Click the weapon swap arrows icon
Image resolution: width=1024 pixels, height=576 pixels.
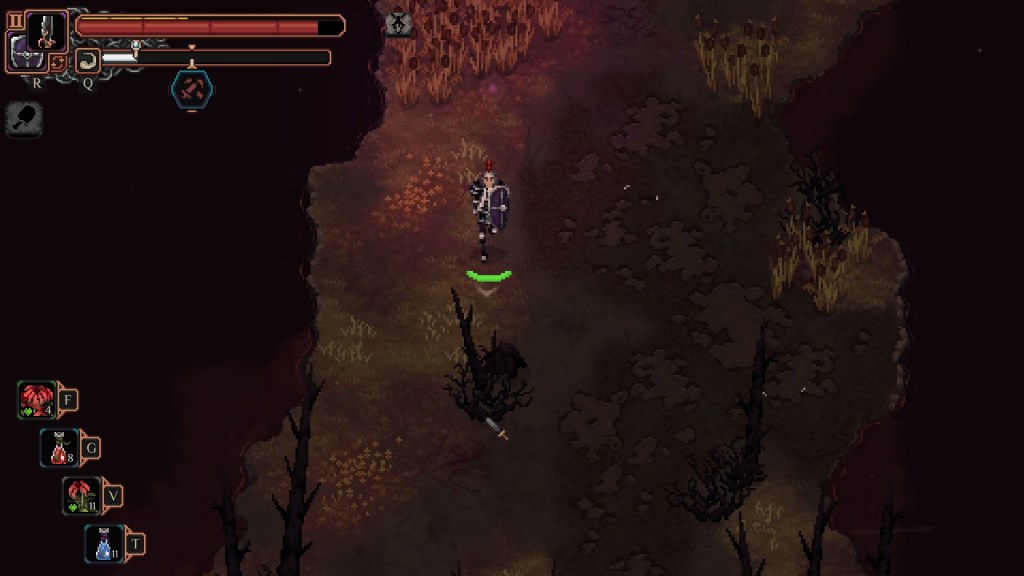coord(57,62)
